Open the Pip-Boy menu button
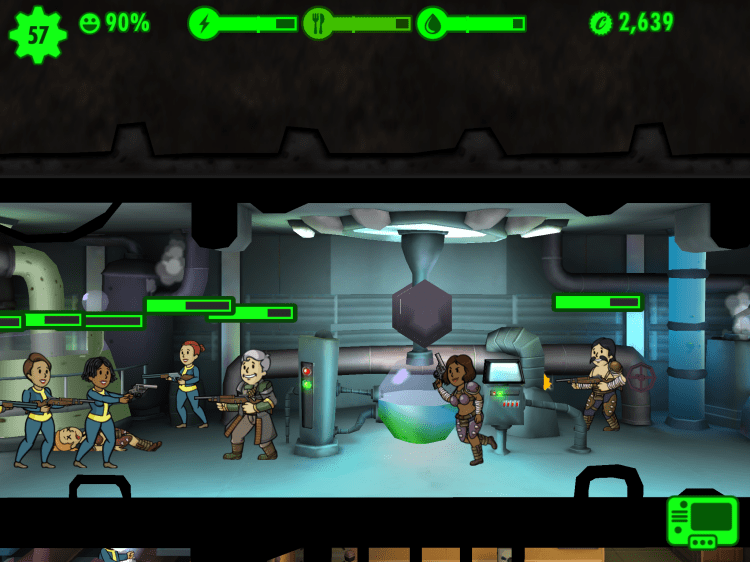This screenshot has width=750, height=562. click(x=702, y=521)
